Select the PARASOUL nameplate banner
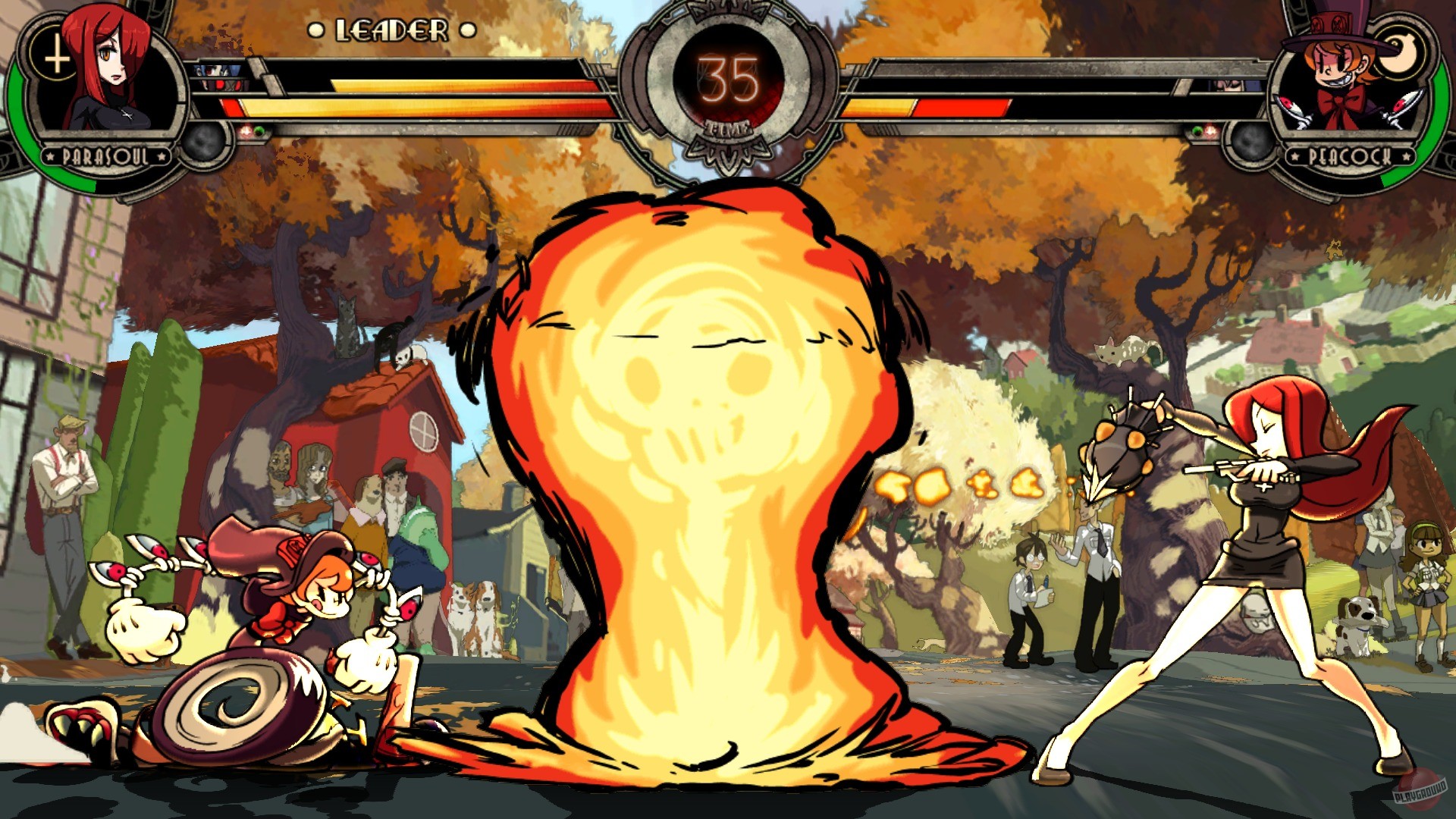Image resolution: width=1456 pixels, height=819 pixels. [x=105, y=156]
